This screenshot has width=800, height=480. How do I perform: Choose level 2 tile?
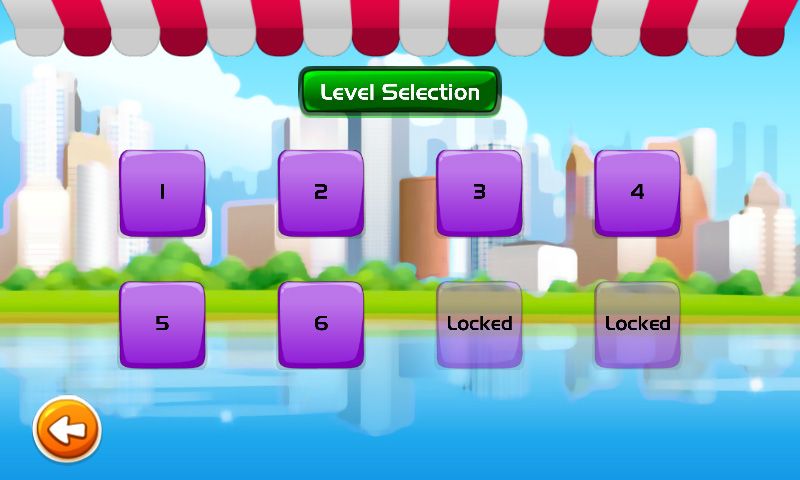pyautogui.click(x=320, y=193)
